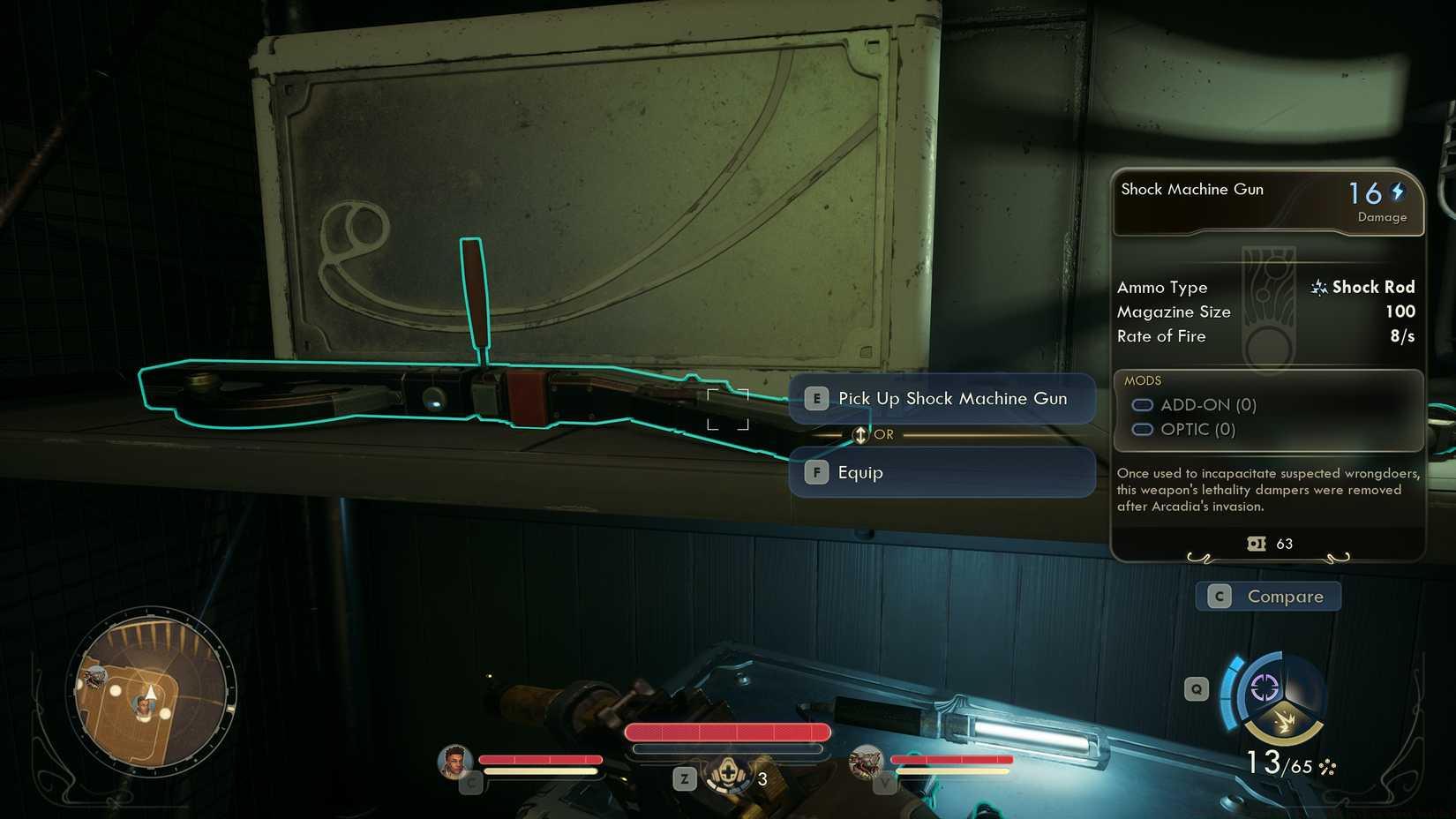
Task: Select the Shock Rod ammo type icon
Action: point(1318,287)
